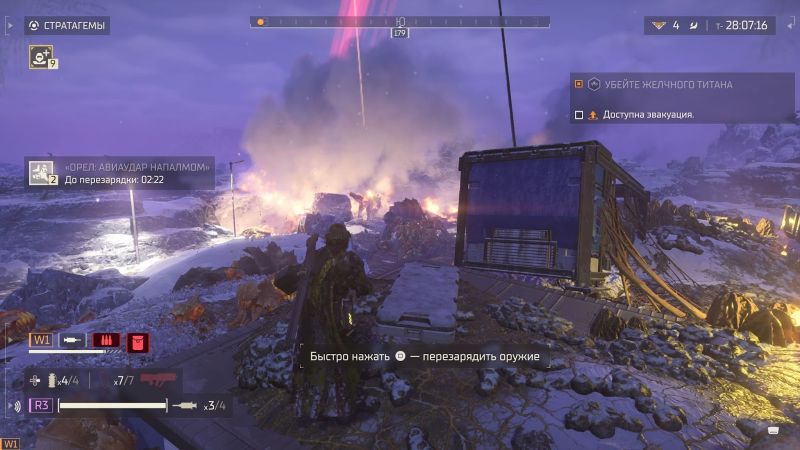Viewport: 800px width, 450px height.
Task: Select the red ammo magazines icon
Action: tap(106, 340)
